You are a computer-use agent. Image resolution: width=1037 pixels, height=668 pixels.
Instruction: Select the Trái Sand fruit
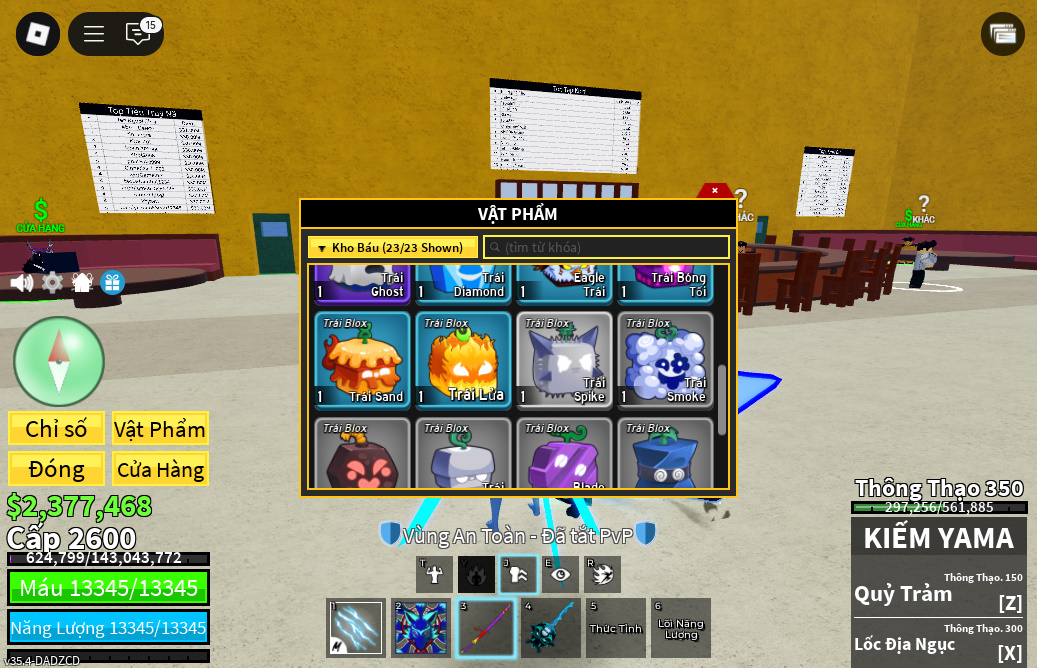pos(362,360)
